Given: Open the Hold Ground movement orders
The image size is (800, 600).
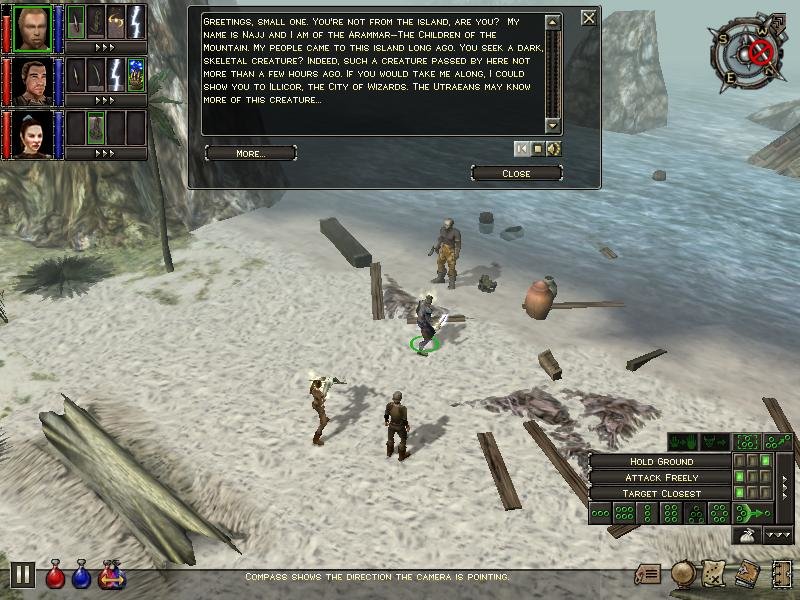Looking at the screenshot, I should point(662,462).
